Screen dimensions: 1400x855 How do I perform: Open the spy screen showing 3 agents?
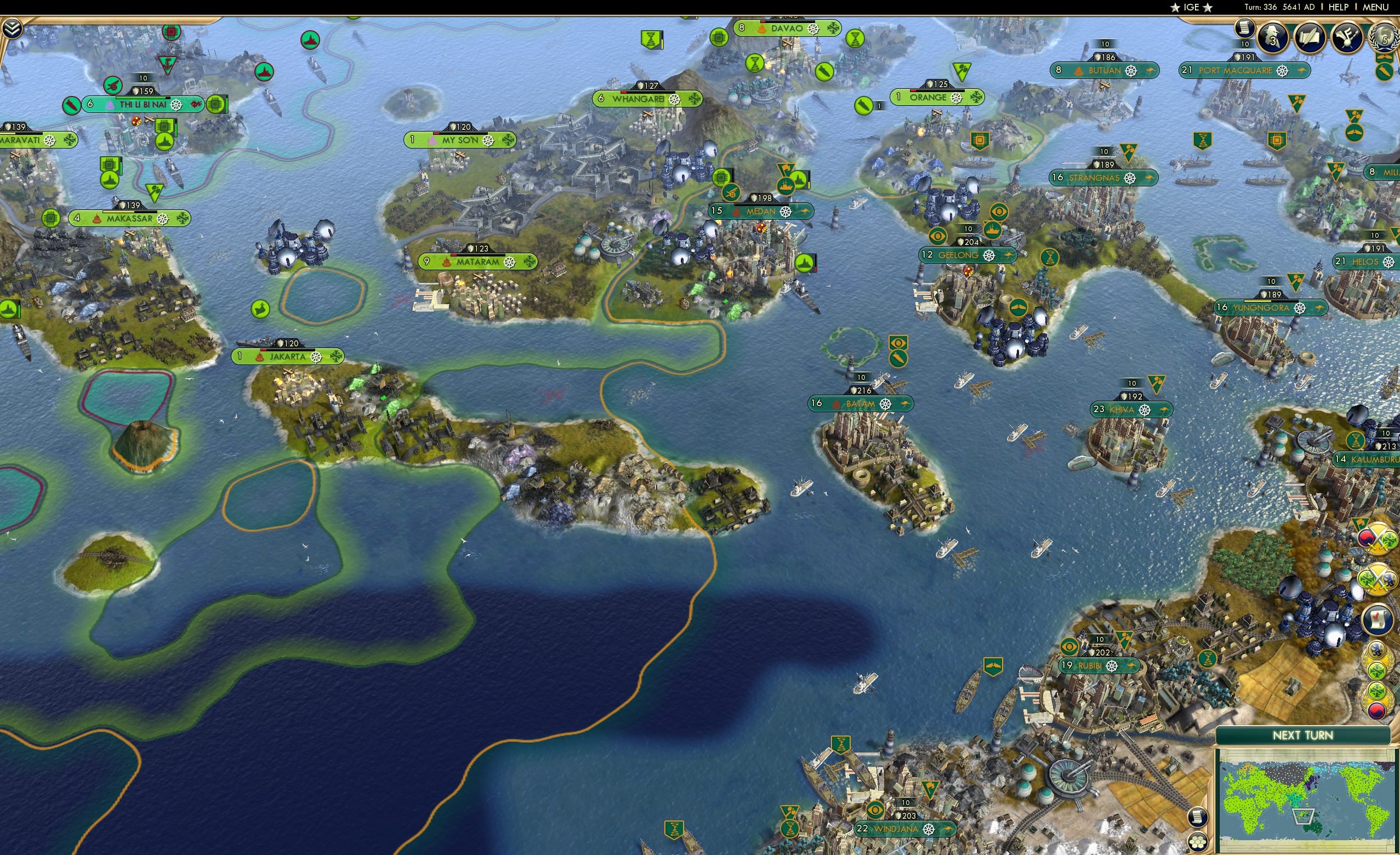tap(1272, 38)
